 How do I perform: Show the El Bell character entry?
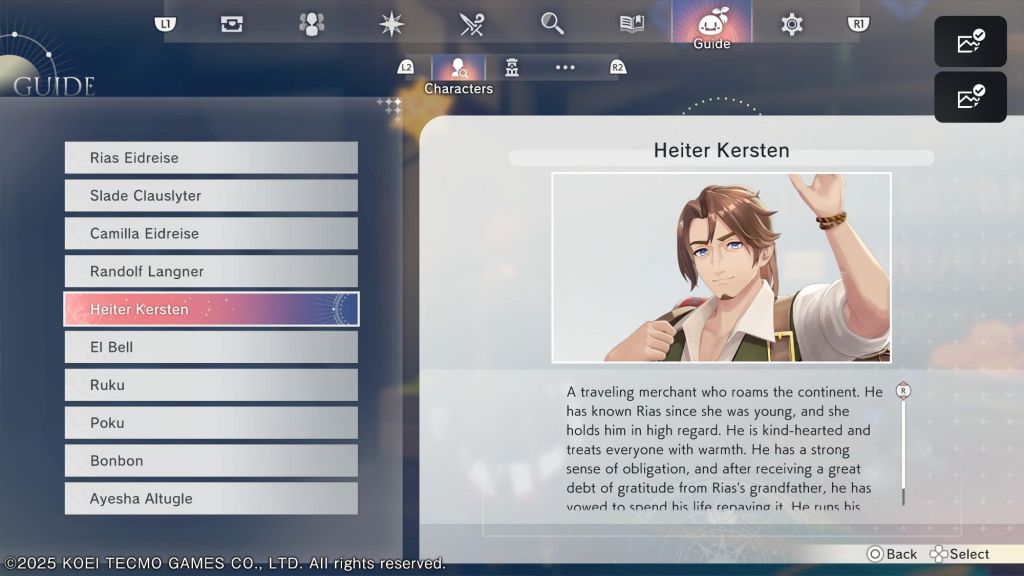tap(211, 347)
